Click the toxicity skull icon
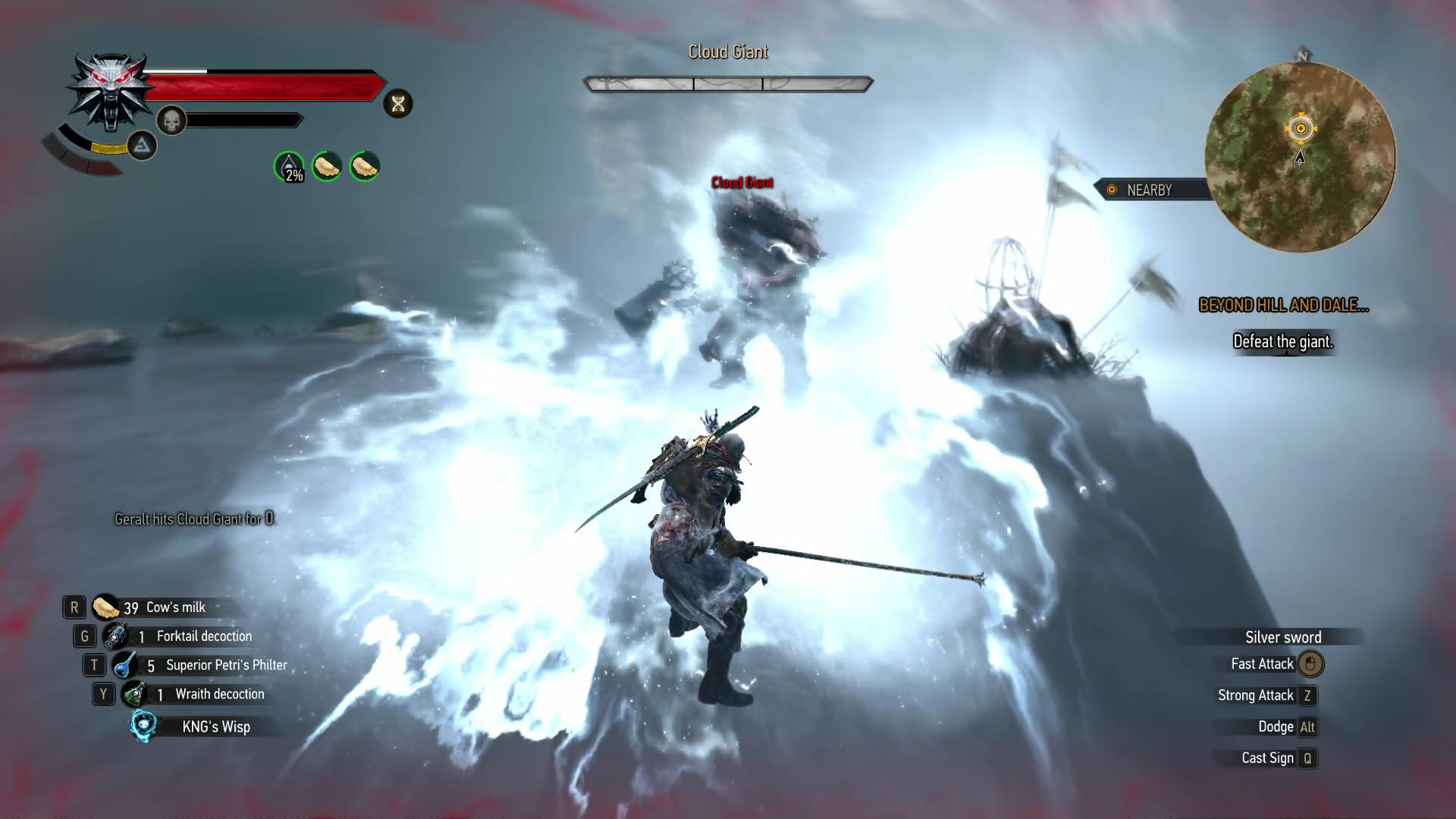This screenshot has width=1456, height=819. click(x=171, y=121)
